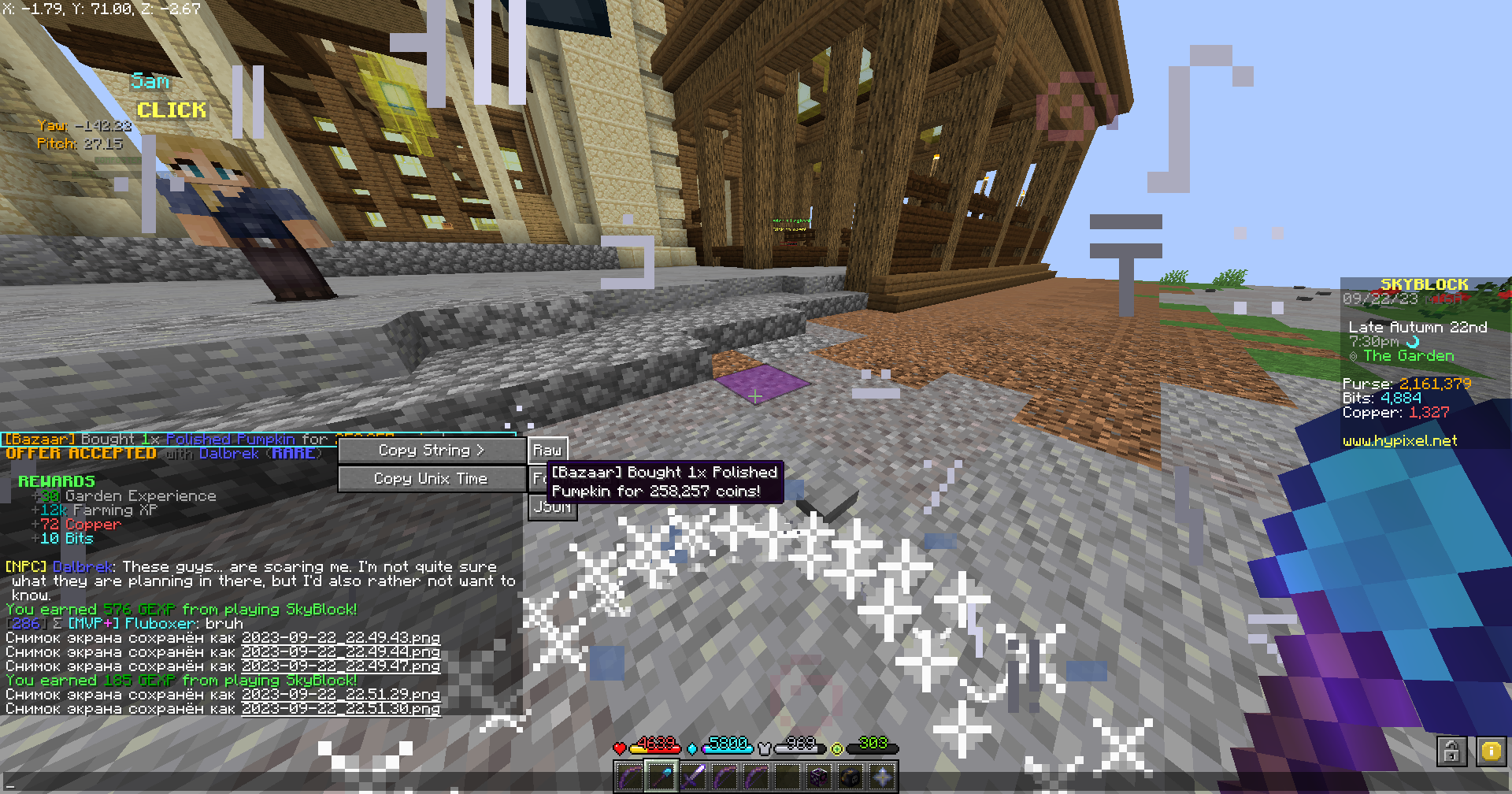This screenshot has width=1512, height=794.
Task: Click the diamond icon beside the mana bar
Action: [691, 748]
